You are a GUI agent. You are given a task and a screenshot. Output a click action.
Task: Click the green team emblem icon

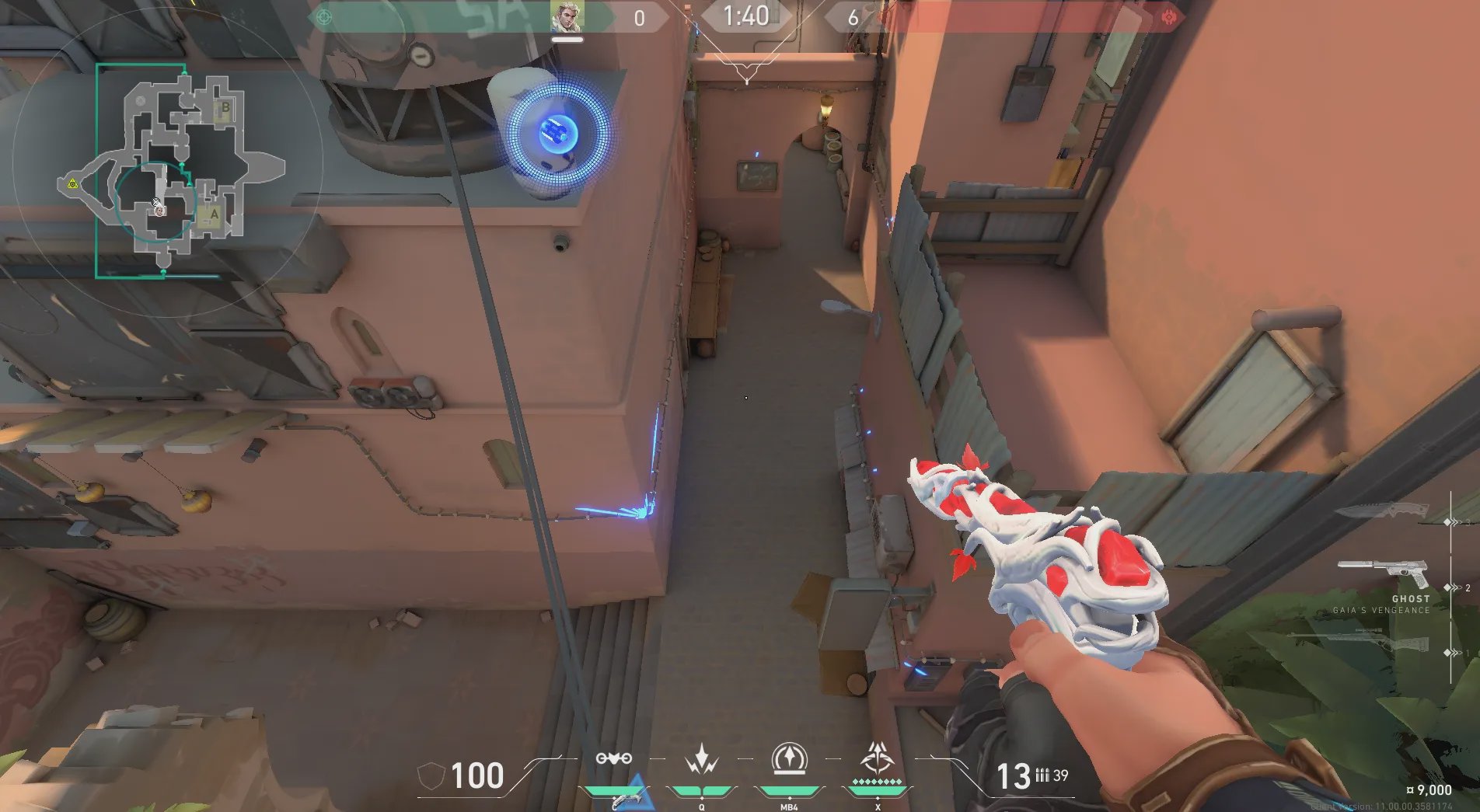[325, 17]
